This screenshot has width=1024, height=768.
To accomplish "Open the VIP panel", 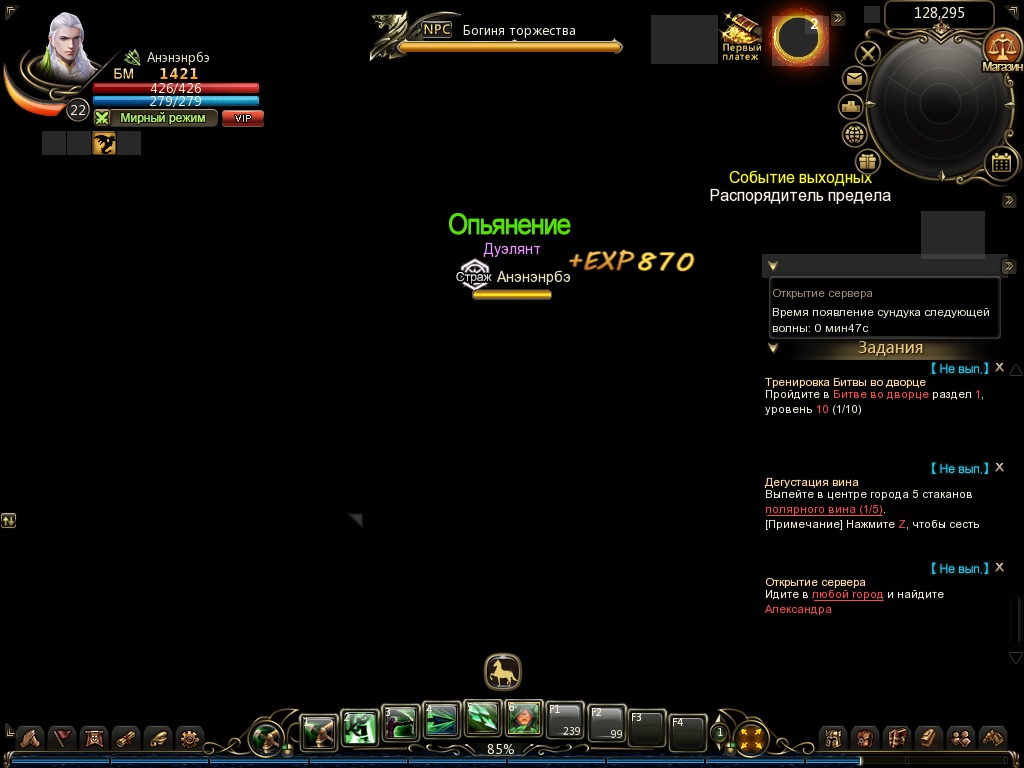I will tap(242, 118).
